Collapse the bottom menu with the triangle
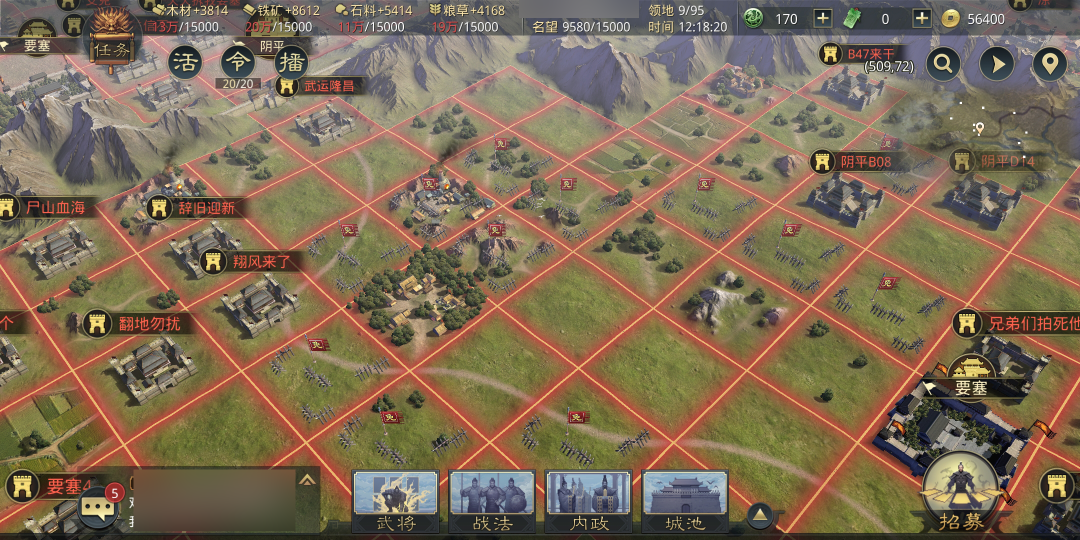 tap(760, 514)
